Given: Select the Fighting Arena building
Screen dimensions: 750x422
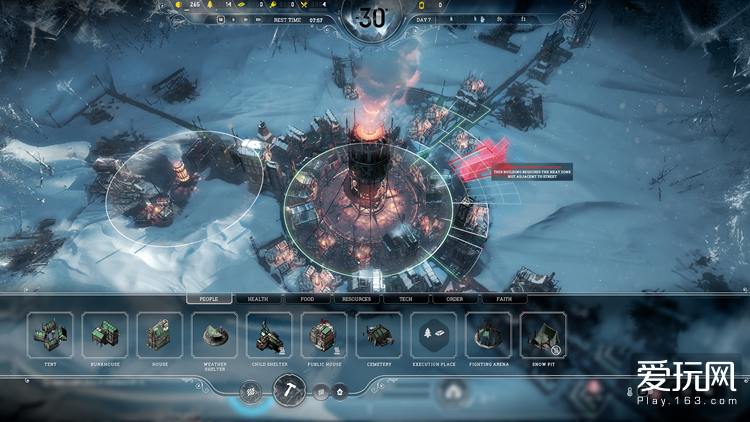Looking at the screenshot, I should [489, 335].
